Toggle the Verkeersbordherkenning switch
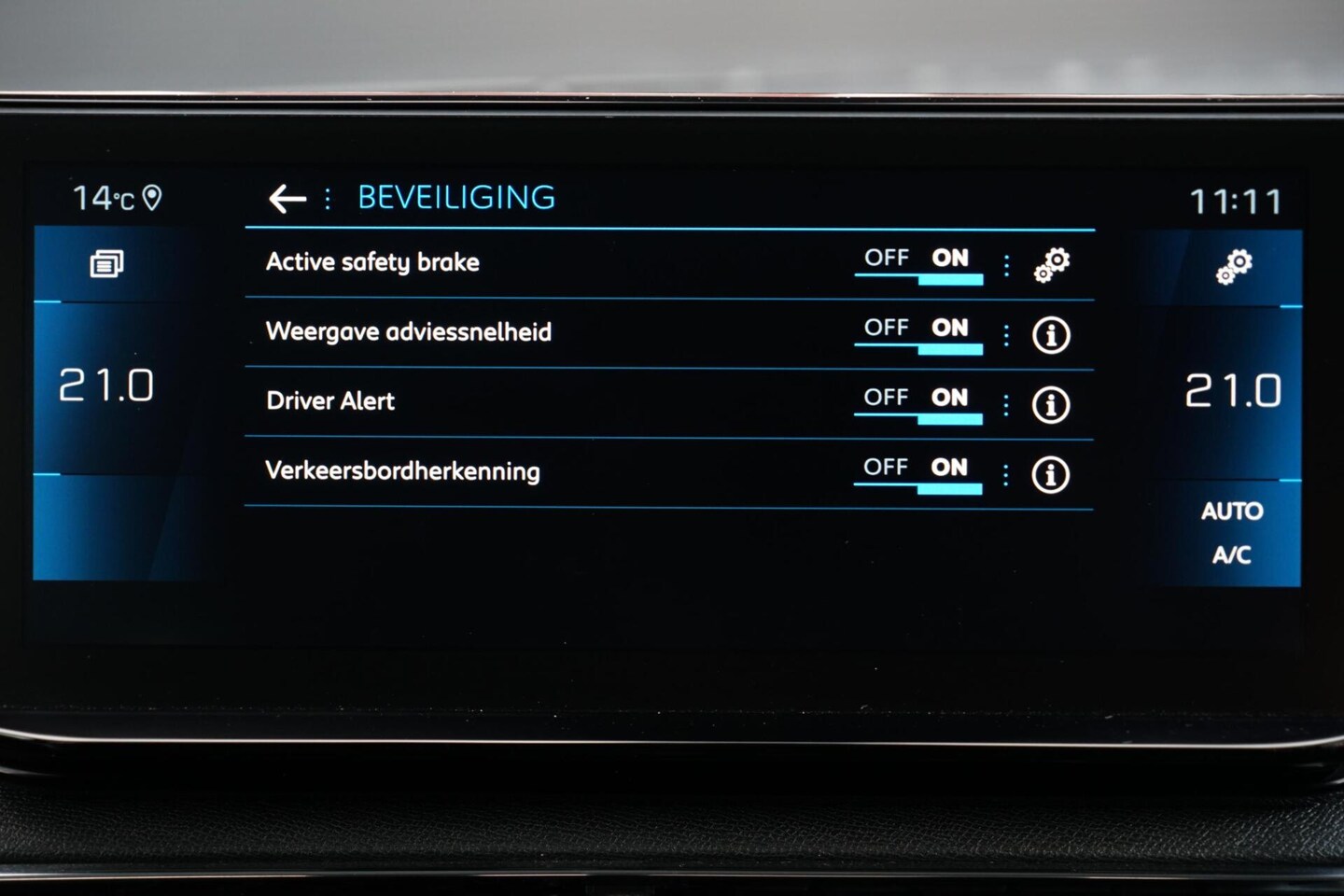Image resolution: width=1344 pixels, height=896 pixels. [x=918, y=473]
